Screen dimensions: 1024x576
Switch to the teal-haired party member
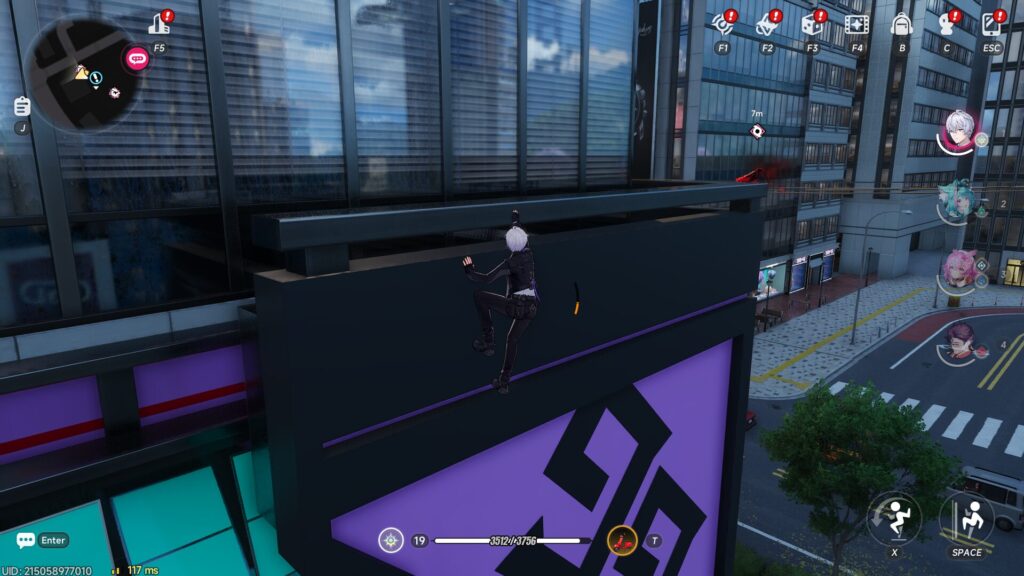[958, 201]
